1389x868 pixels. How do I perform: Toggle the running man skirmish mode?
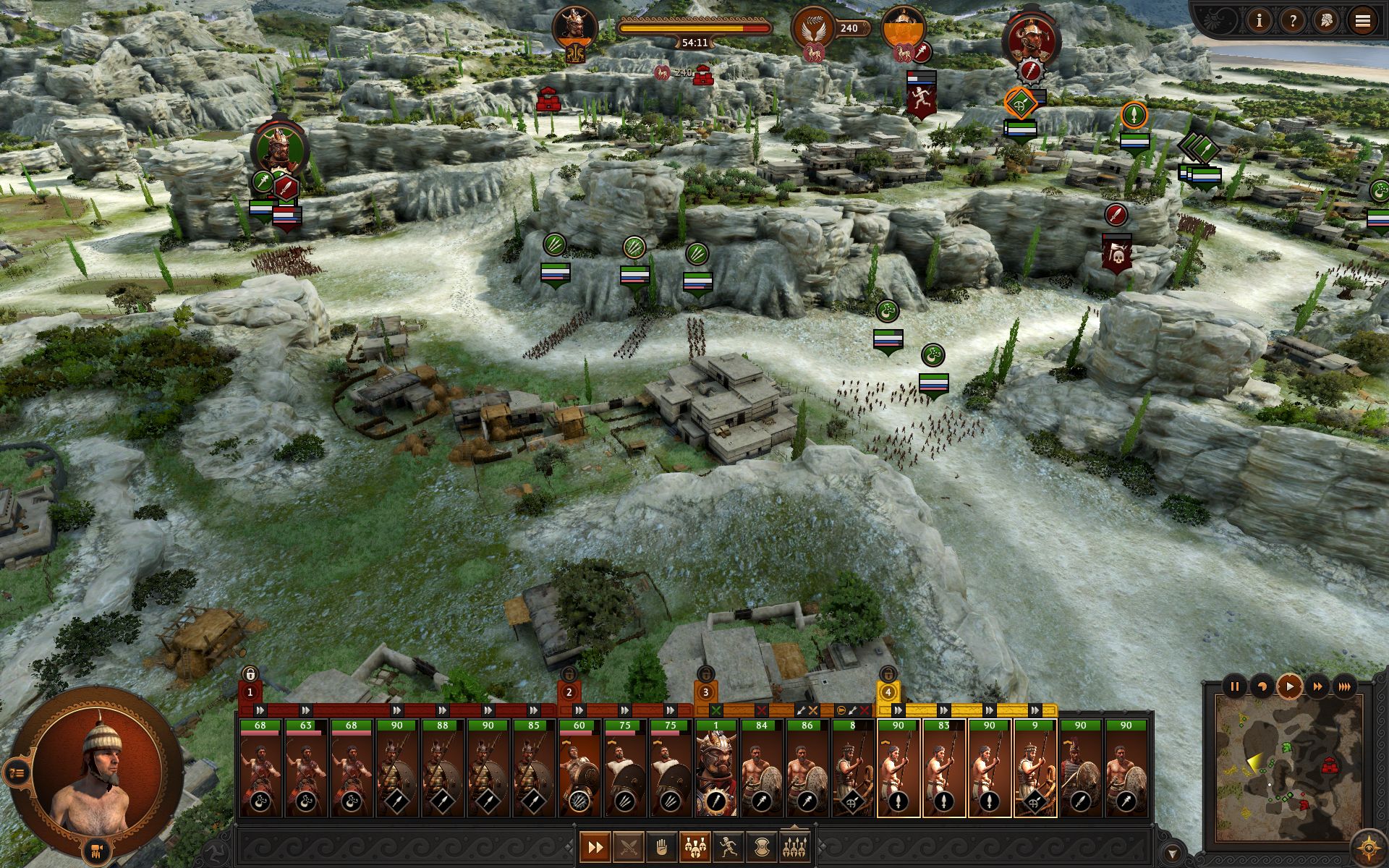[728, 846]
